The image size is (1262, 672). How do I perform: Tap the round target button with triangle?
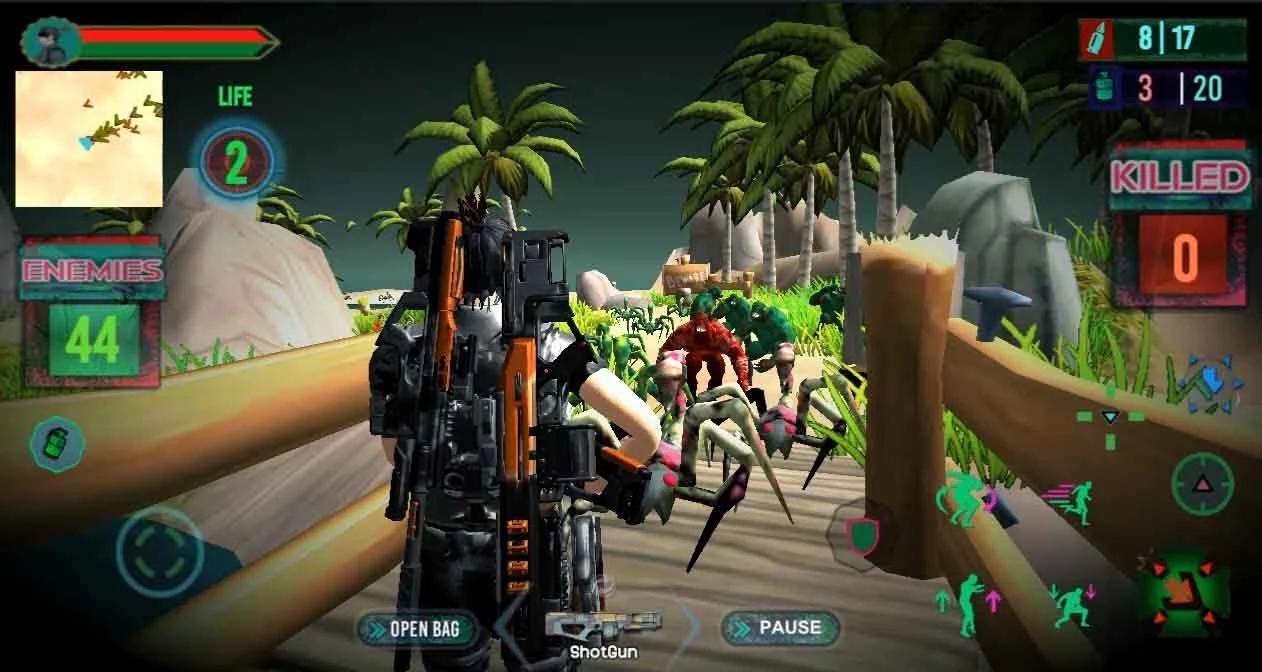[x=1201, y=484]
